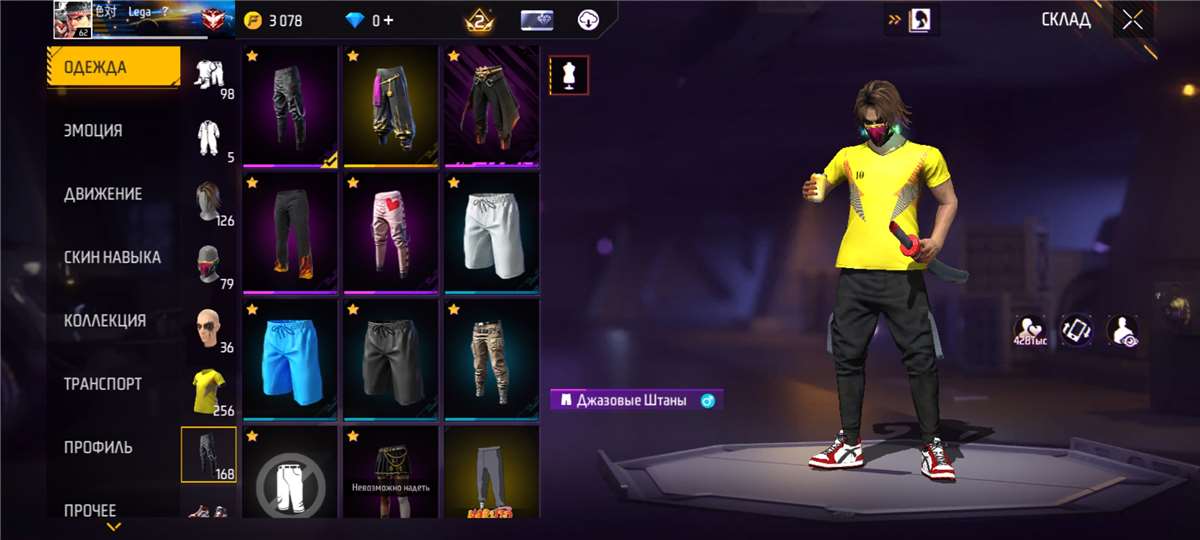
Task: Select the camouflage pants item
Action: pyautogui.click(x=492, y=358)
